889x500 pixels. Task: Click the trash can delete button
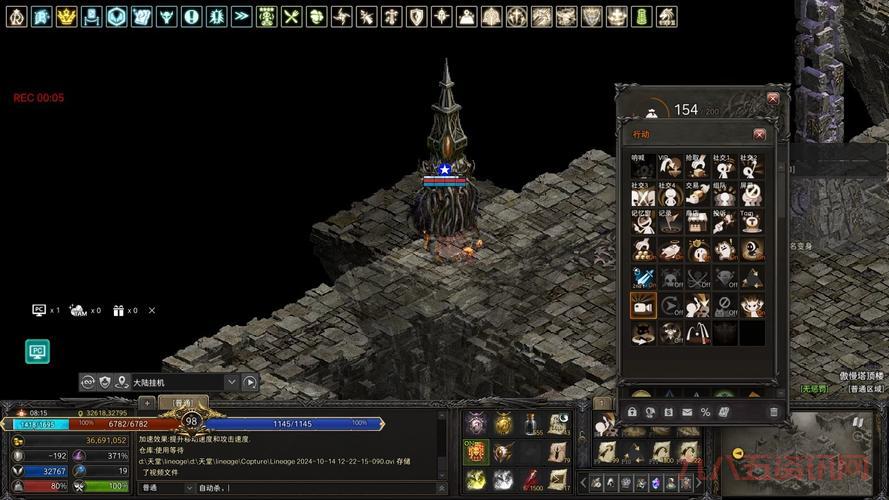773,412
